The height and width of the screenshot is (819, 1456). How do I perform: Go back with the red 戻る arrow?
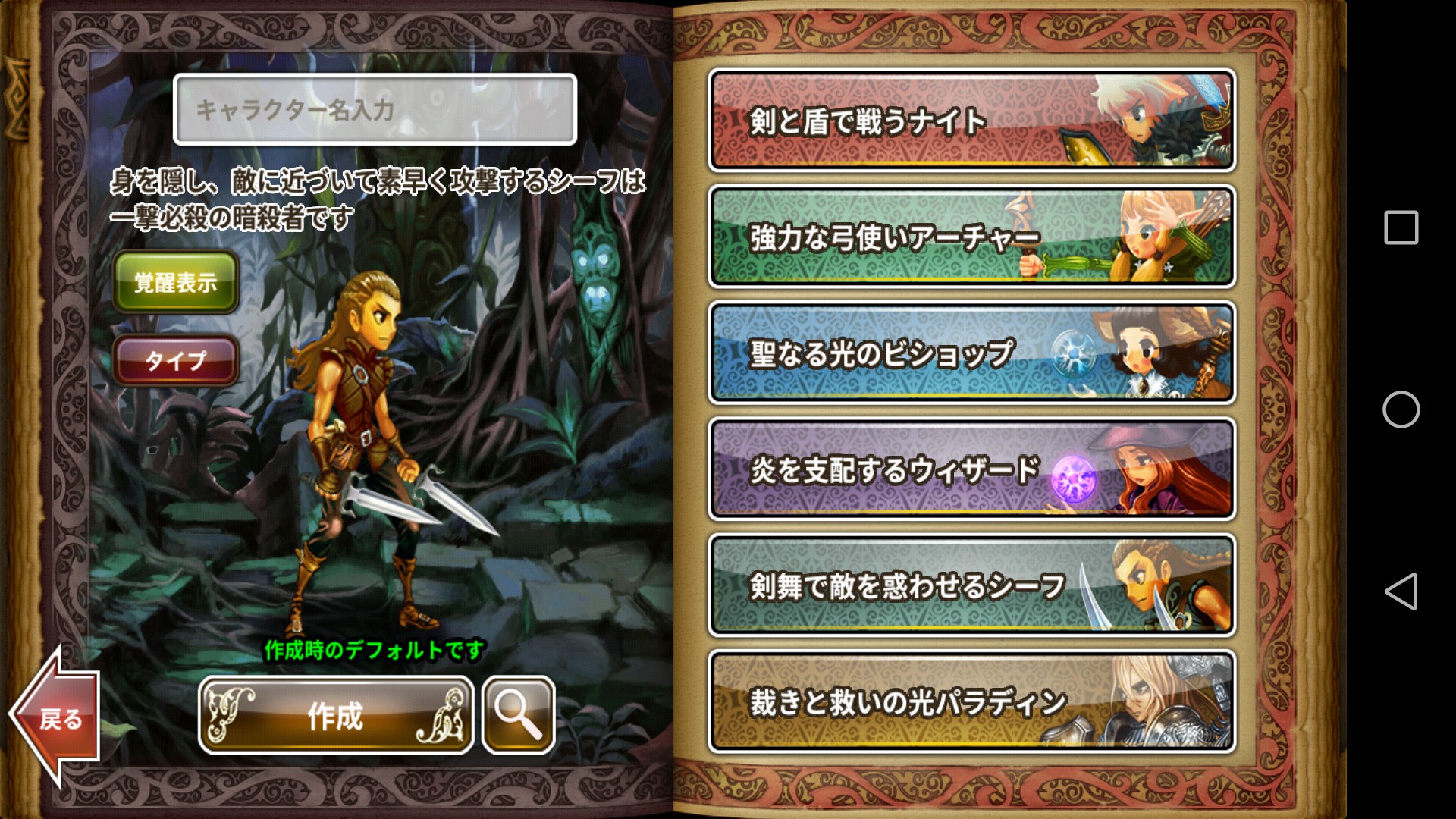pyautogui.click(x=57, y=715)
